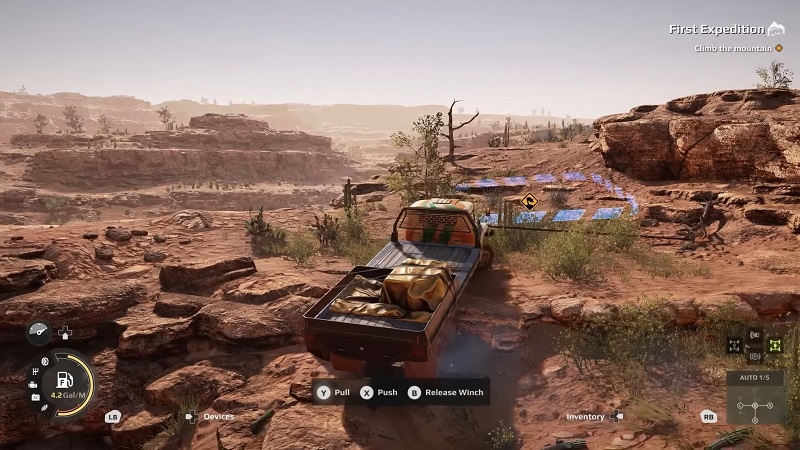Toggle the green all-wheel drive icon
The image size is (800, 450).
pos(774,346)
